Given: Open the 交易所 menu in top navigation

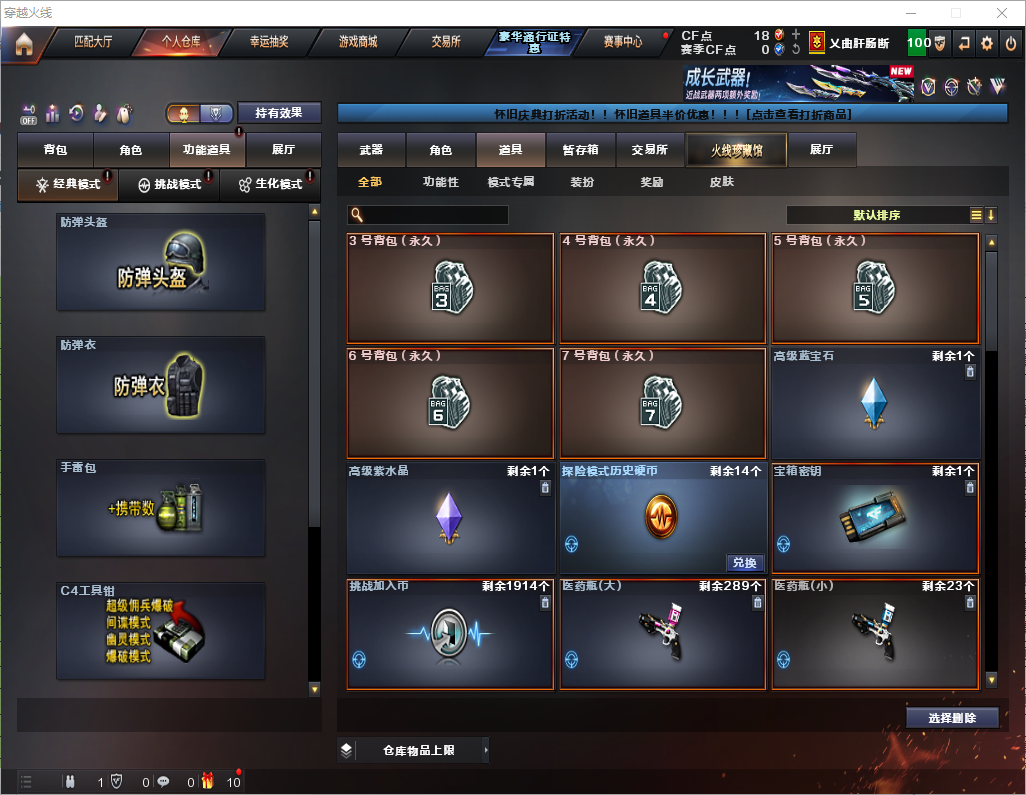Looking at the screenshot, I should (446, 42).
